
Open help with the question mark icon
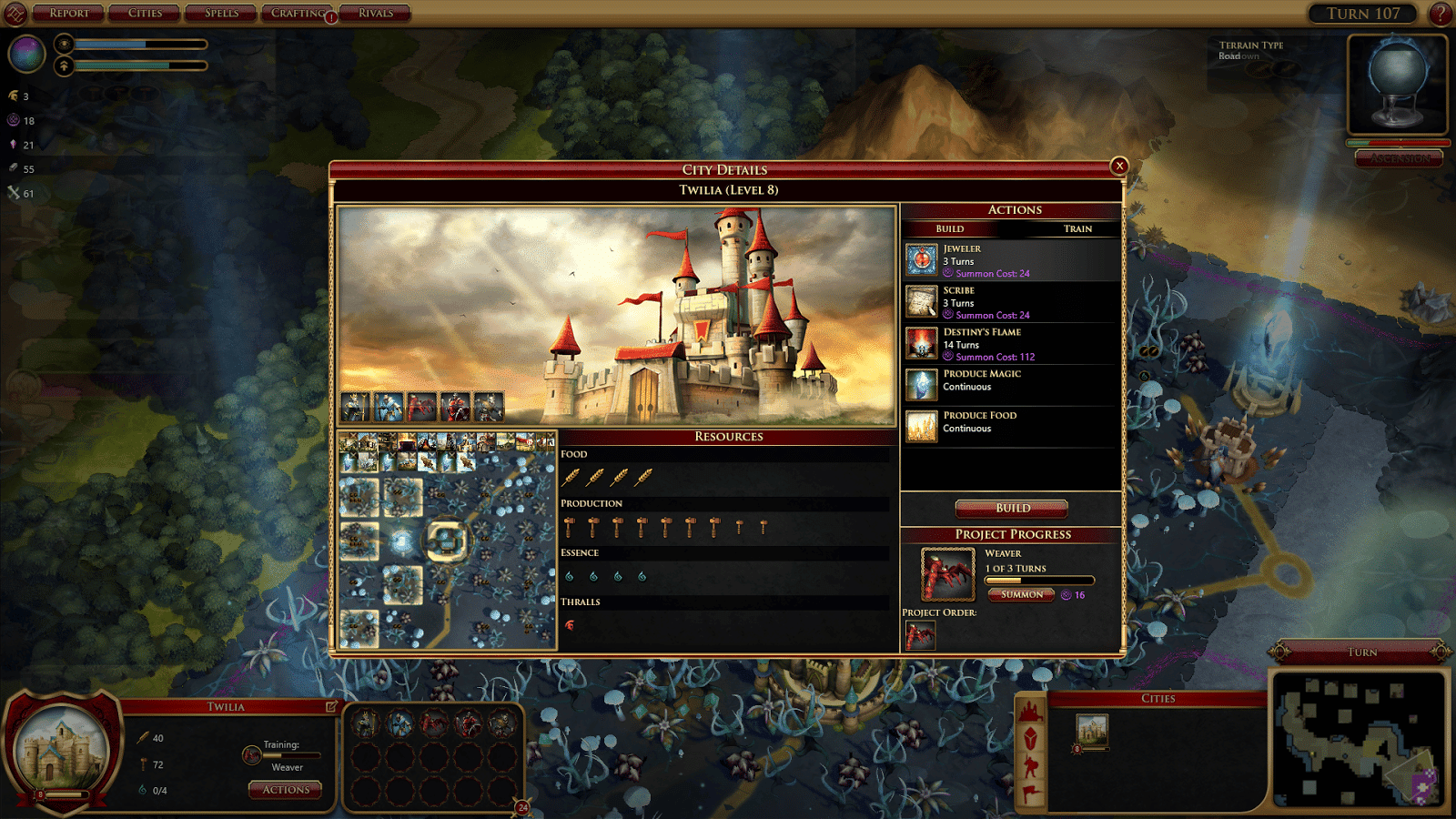click(1441, 14)
